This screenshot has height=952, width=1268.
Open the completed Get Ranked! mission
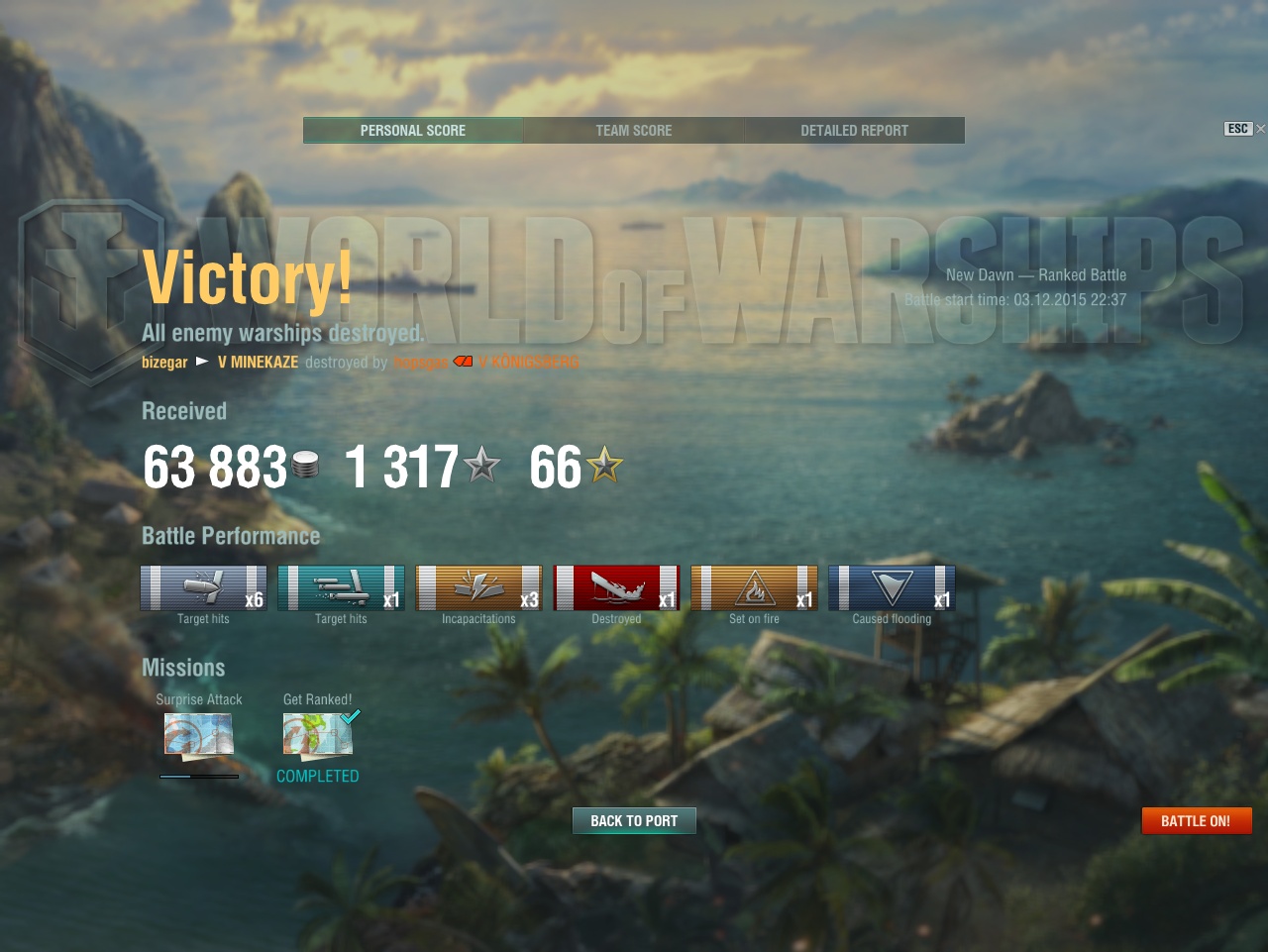pos(318,735)
